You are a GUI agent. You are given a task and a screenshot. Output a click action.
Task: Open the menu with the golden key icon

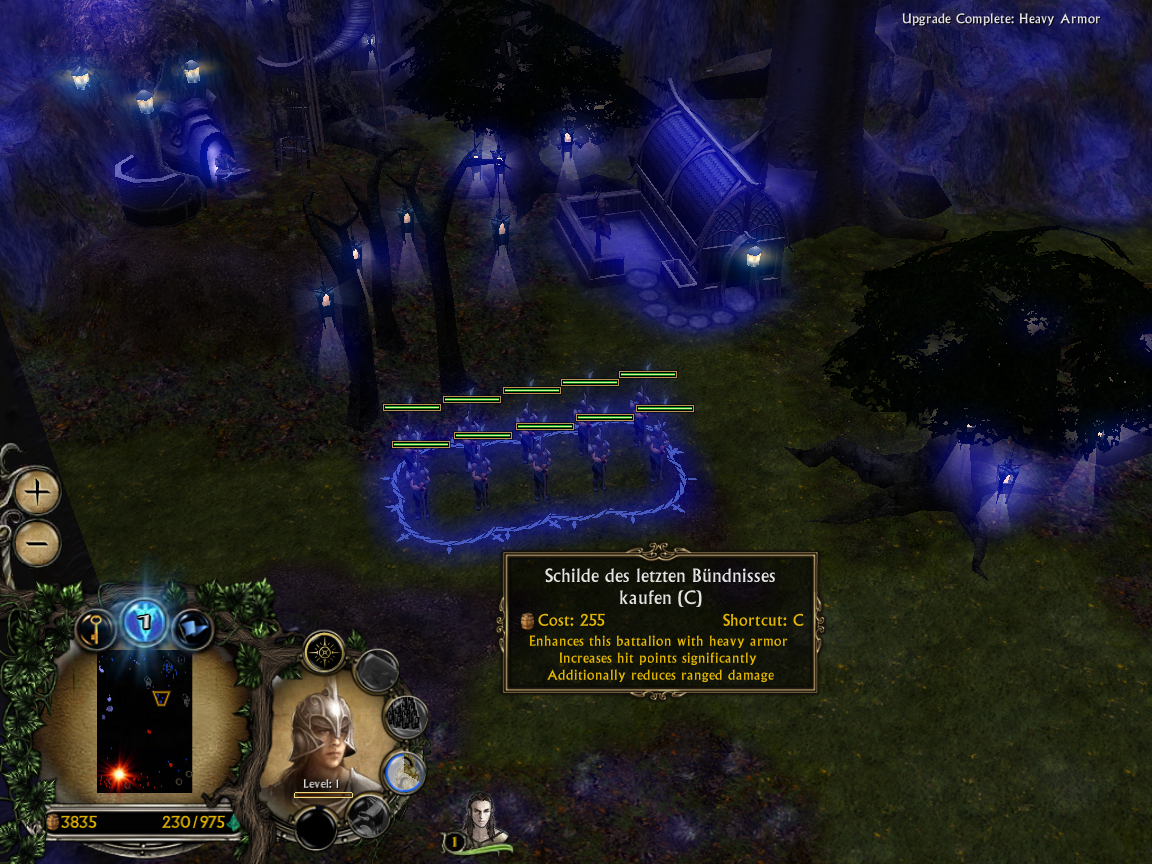[95, 627]
